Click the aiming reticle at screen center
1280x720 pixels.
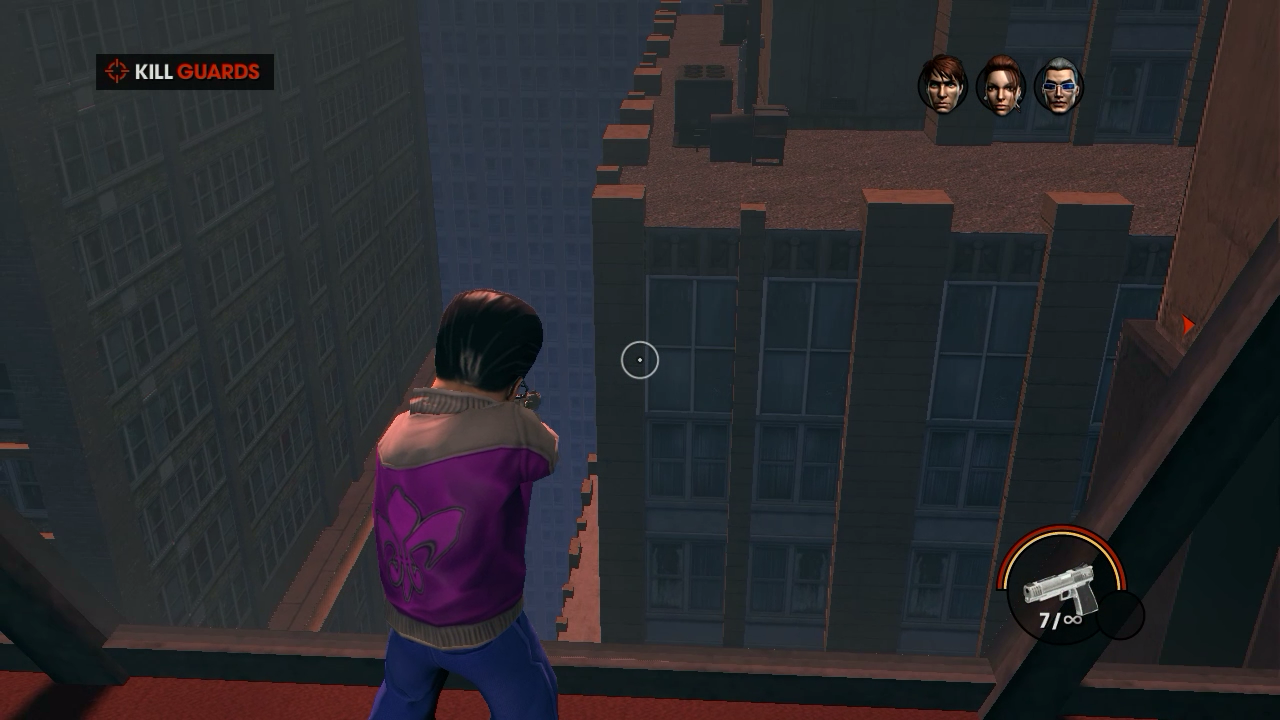pyautogui.click(x=639, y=360)
